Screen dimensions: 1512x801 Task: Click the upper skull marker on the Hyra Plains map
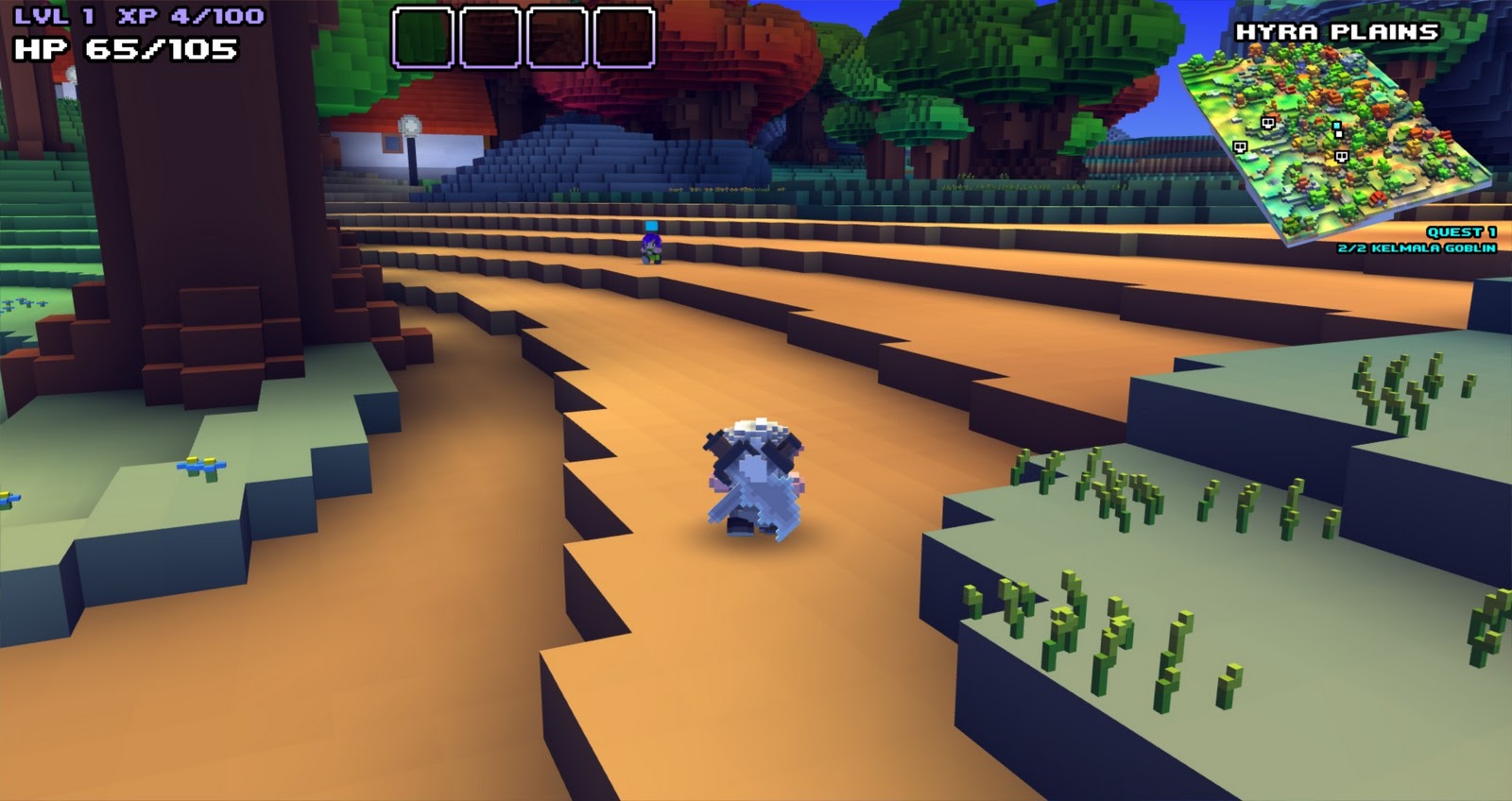click(x=1268, y=124)
